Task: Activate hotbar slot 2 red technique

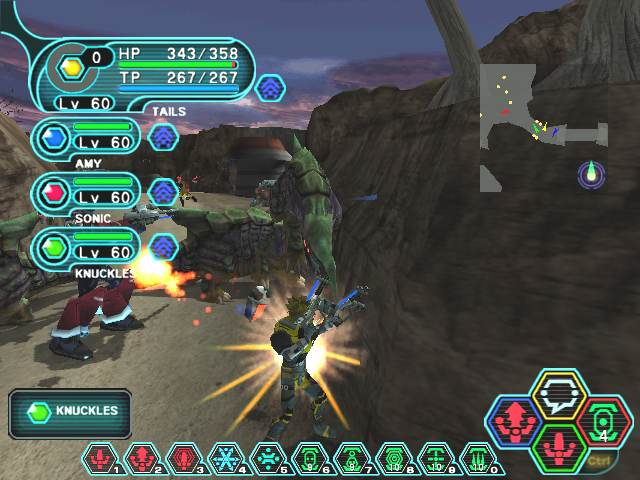Action: pyautogui.click(x=143, y=459)
